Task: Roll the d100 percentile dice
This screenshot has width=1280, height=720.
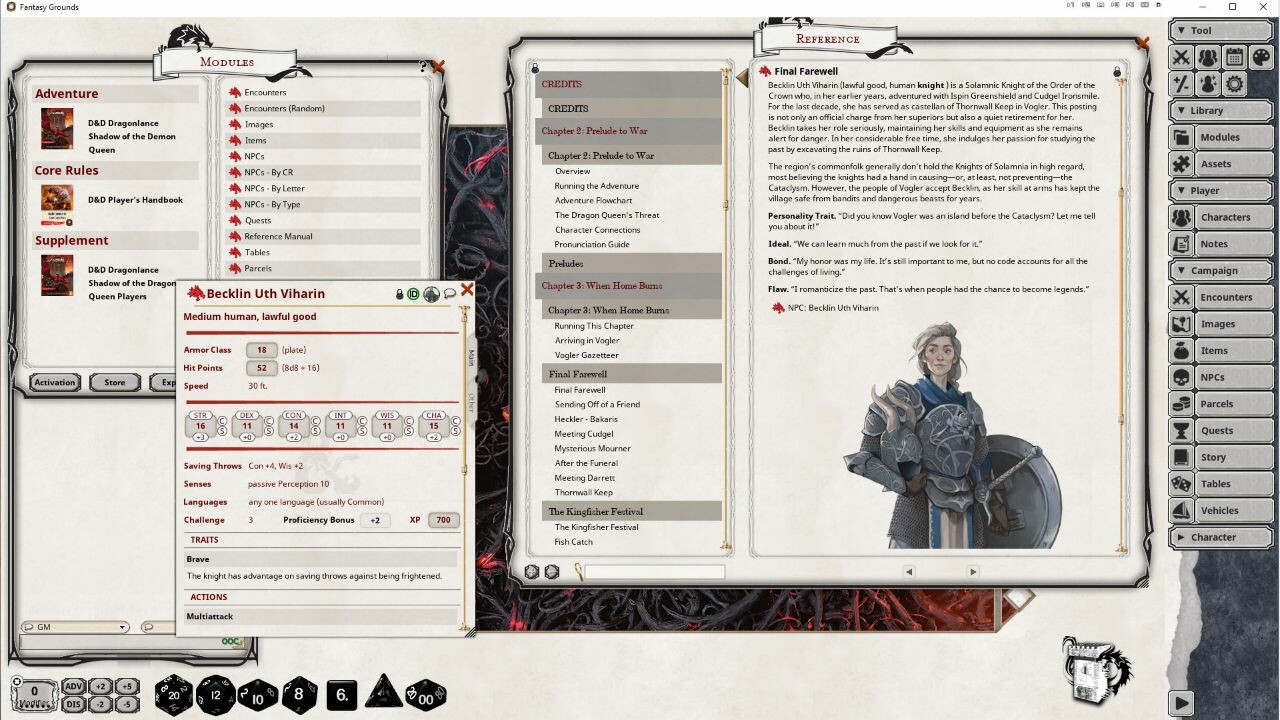Action: 425,694
